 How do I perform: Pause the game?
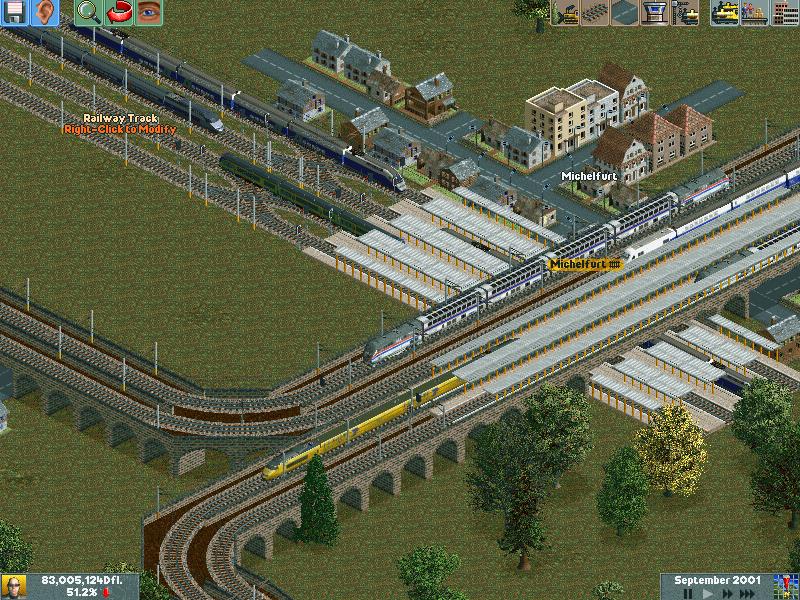click(x=689, y=594)
